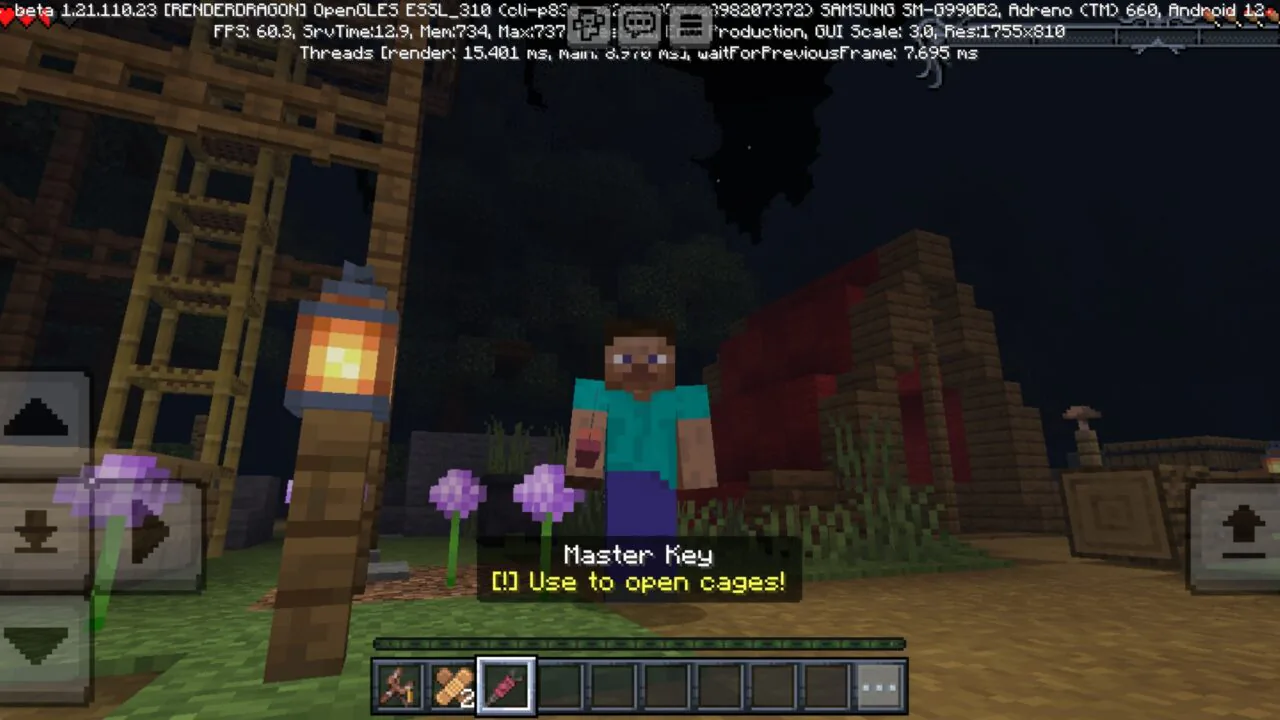Tap the pause menu hamburger icon
1280x720 pixels.
pyautogui.click(x=691, y=25)
